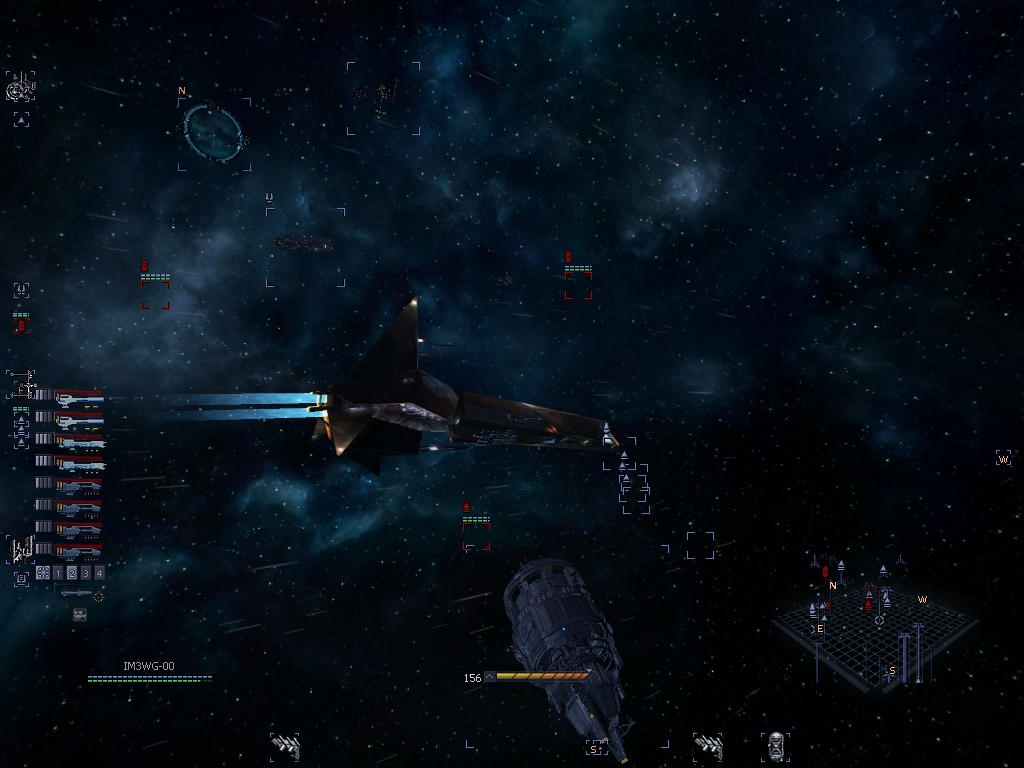The image size is (1024, 768).
Task: Select weapon group 2 button
Action: tap(71, 573)
